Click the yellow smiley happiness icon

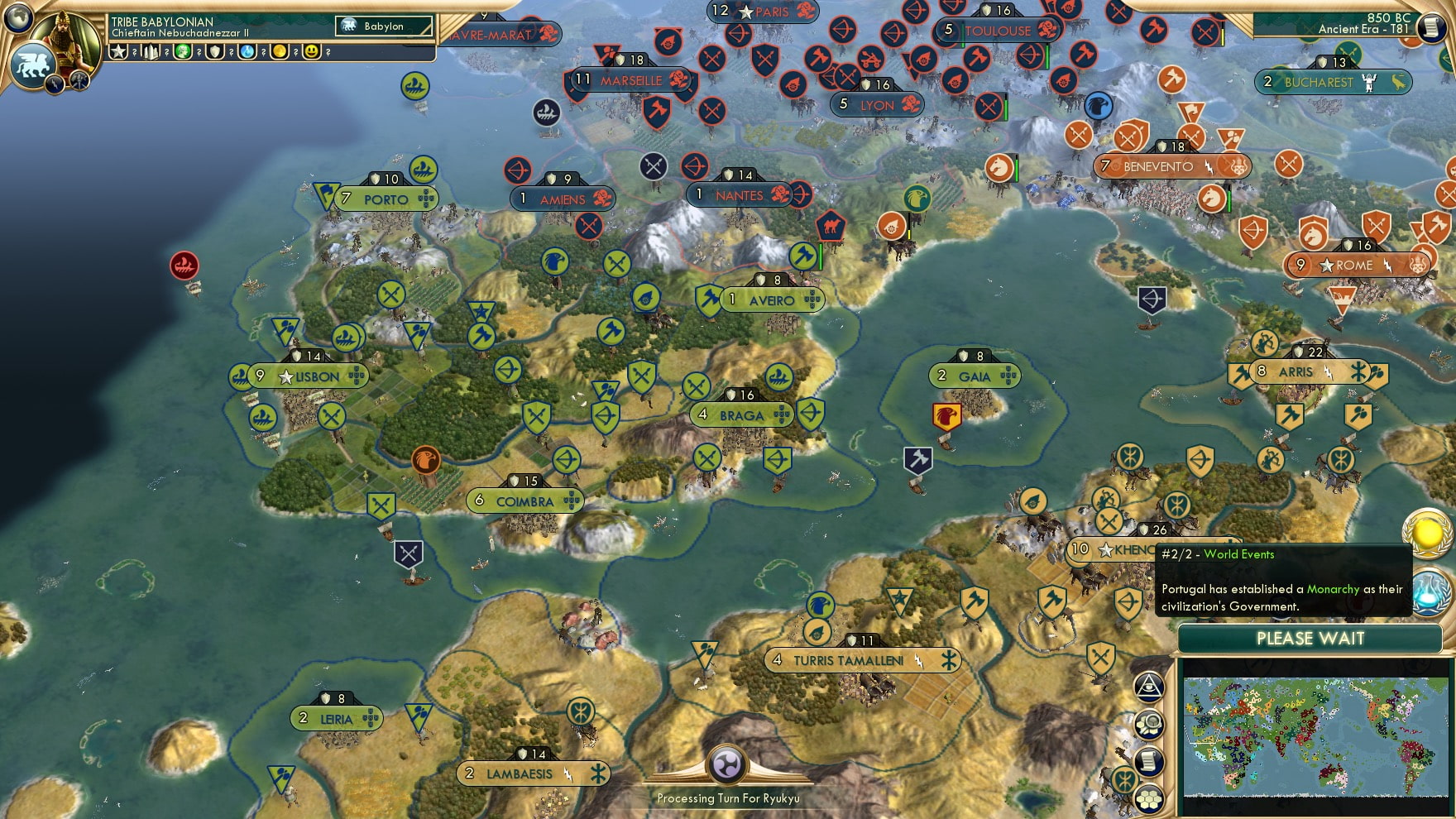[x=312, y=52]
